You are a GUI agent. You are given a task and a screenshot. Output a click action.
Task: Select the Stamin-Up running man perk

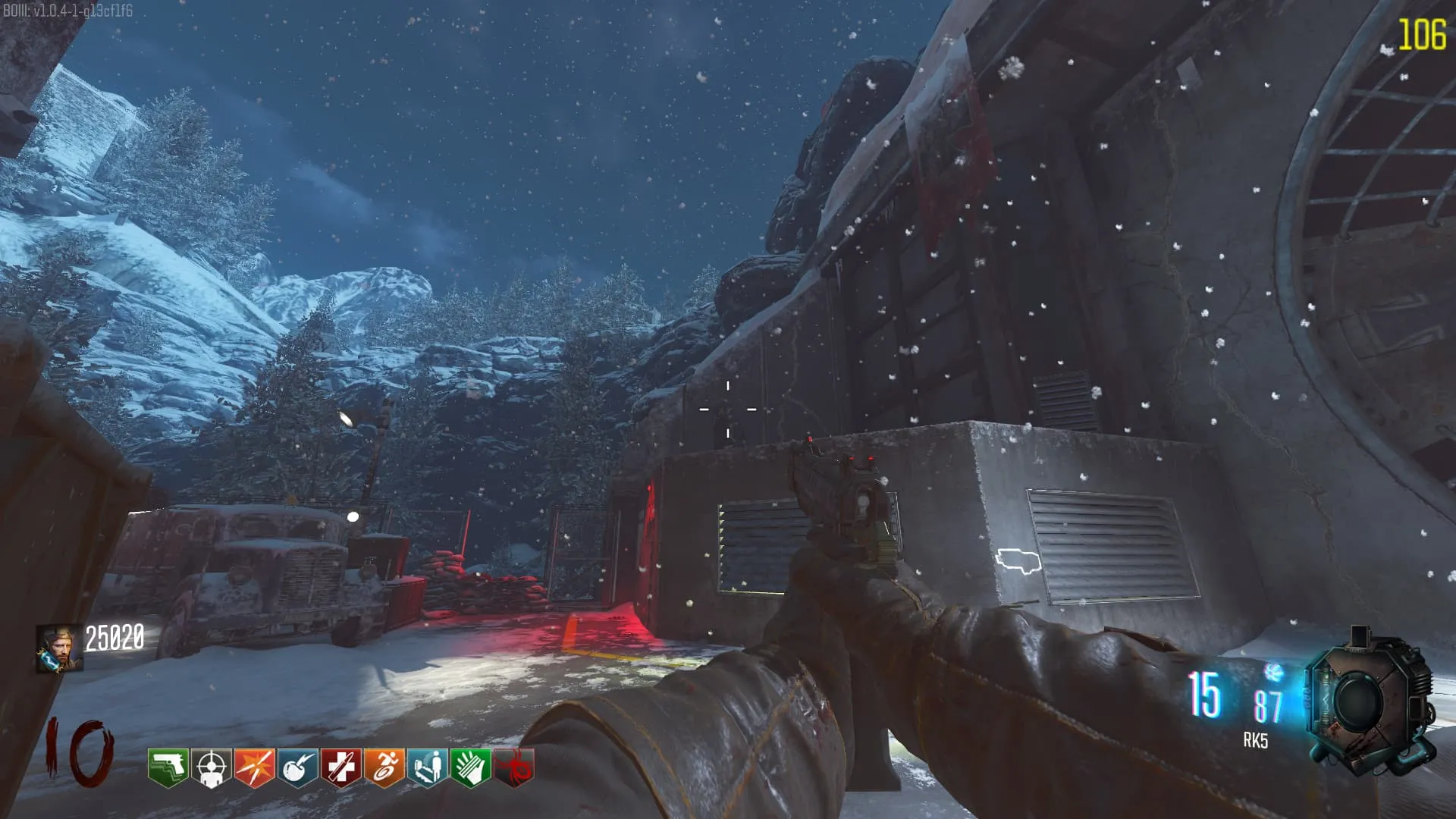pos(384,767)
